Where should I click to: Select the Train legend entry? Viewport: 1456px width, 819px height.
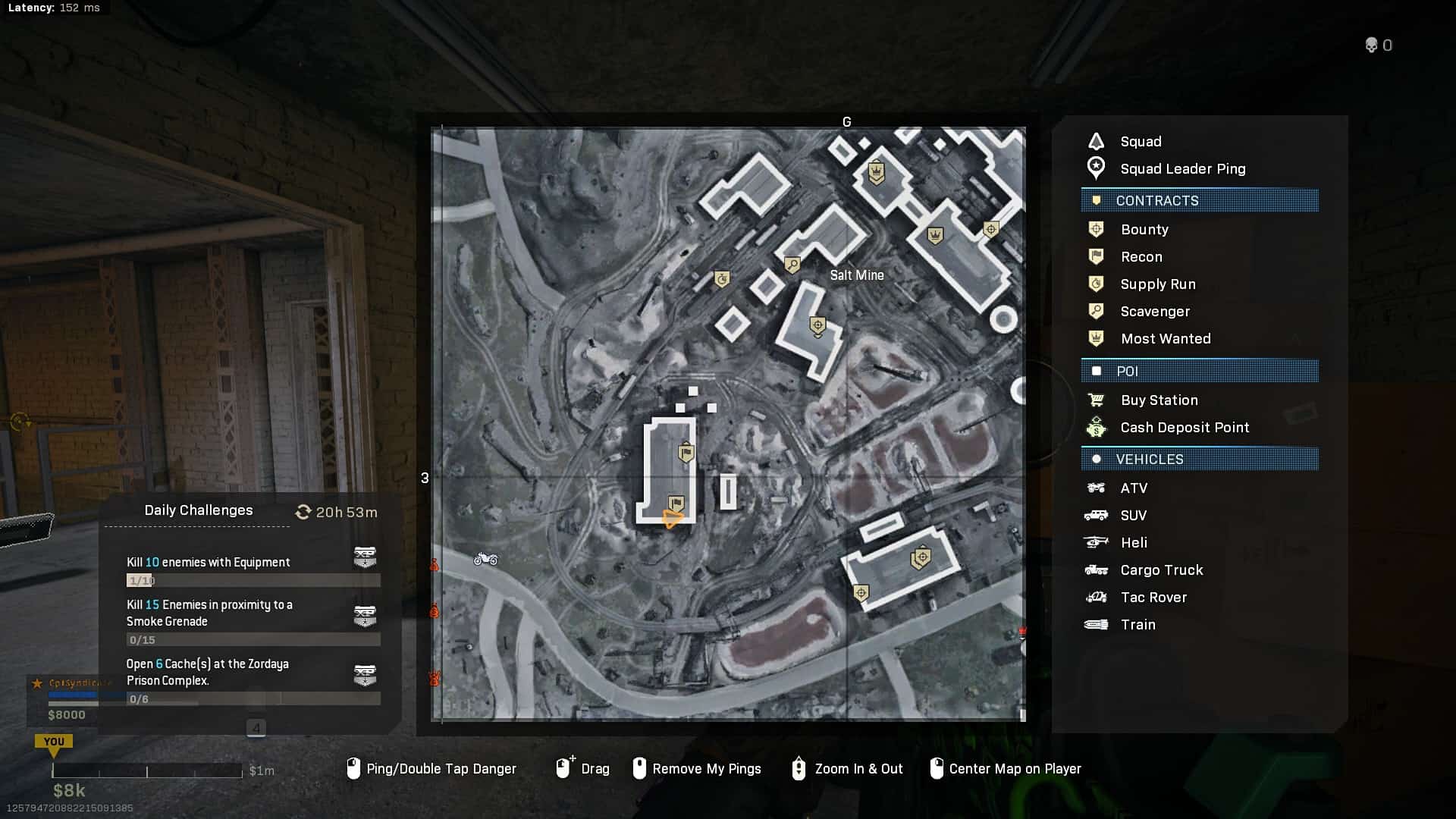[x=1137, y=625]
